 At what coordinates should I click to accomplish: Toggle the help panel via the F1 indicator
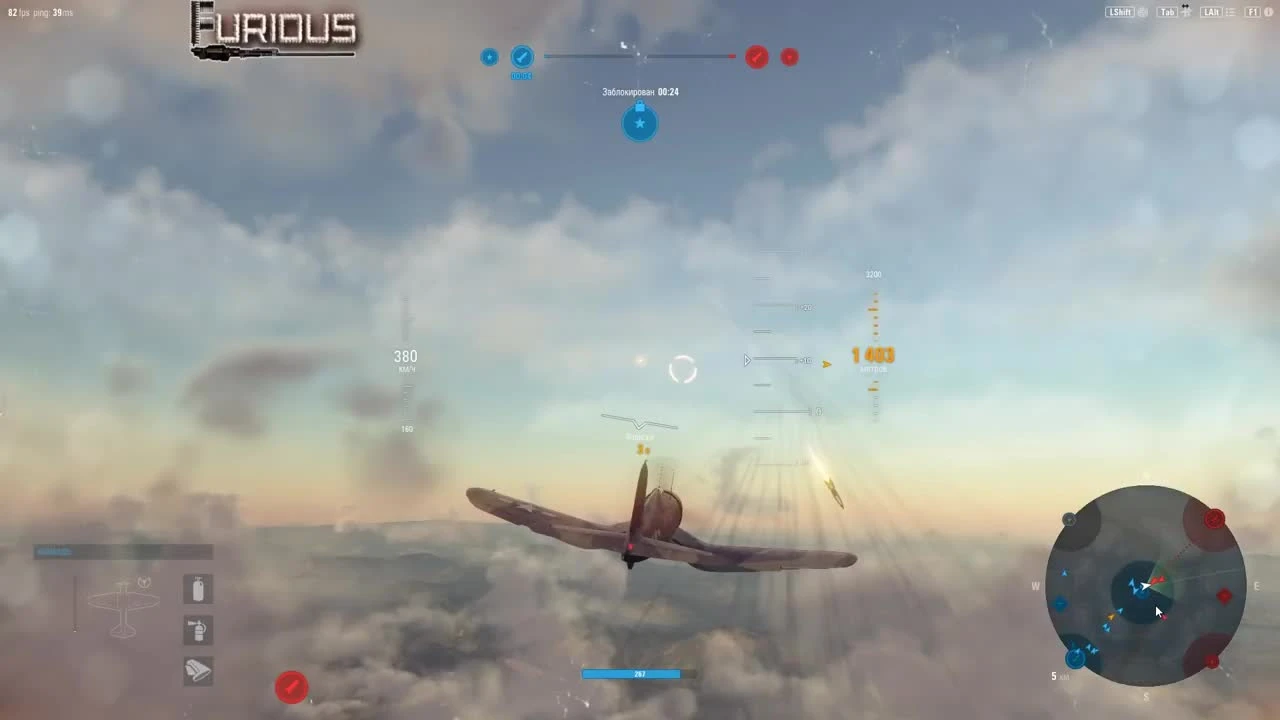(1252, 12)
